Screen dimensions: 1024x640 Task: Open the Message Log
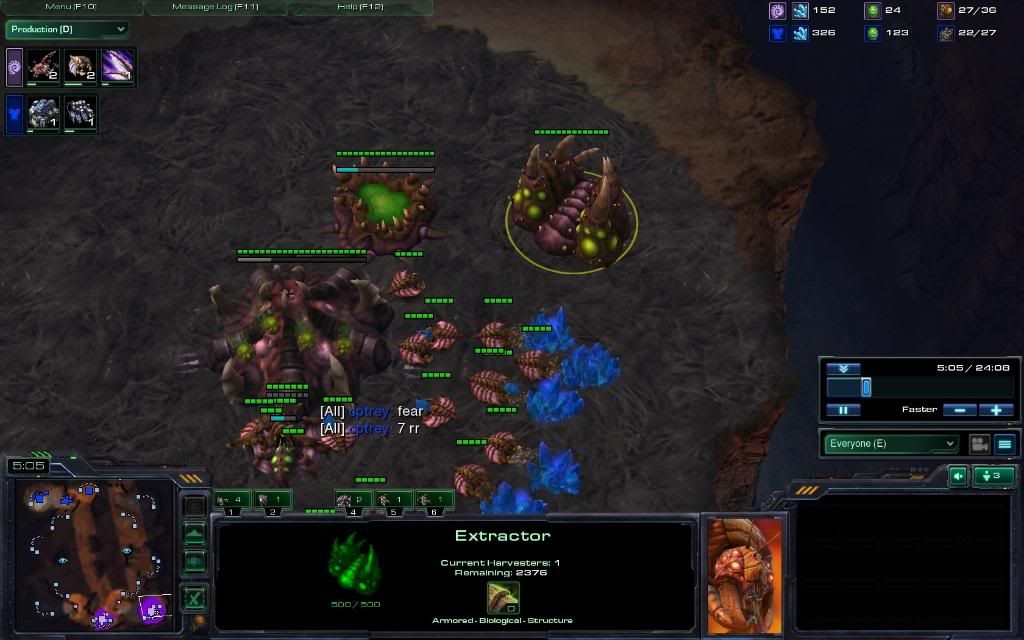[216, 7]
